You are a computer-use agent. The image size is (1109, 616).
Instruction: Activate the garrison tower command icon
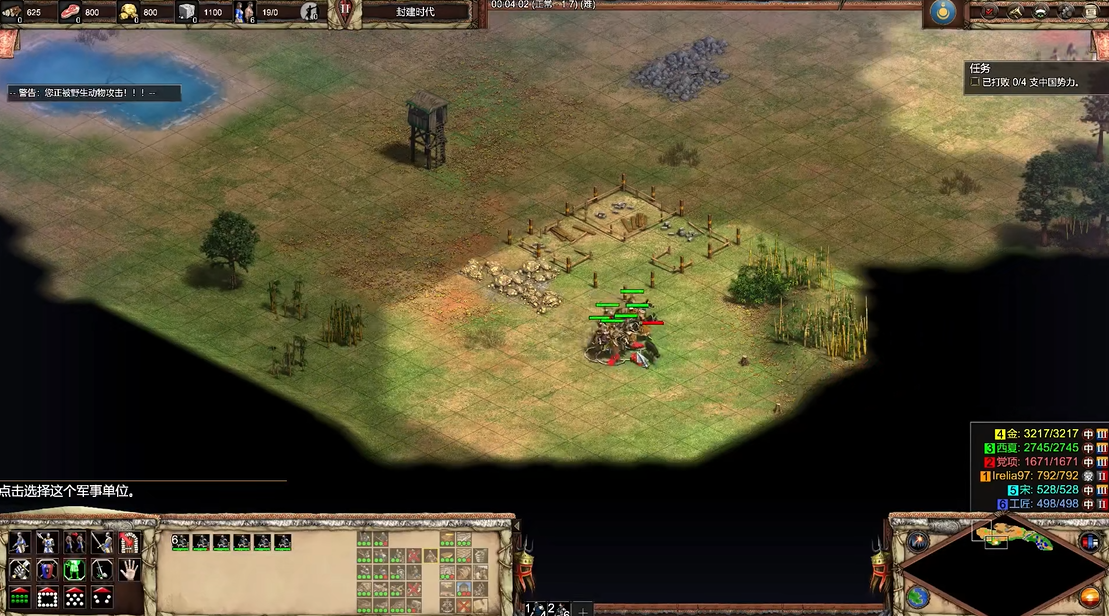pyautogui.click(x=128, y=543)
